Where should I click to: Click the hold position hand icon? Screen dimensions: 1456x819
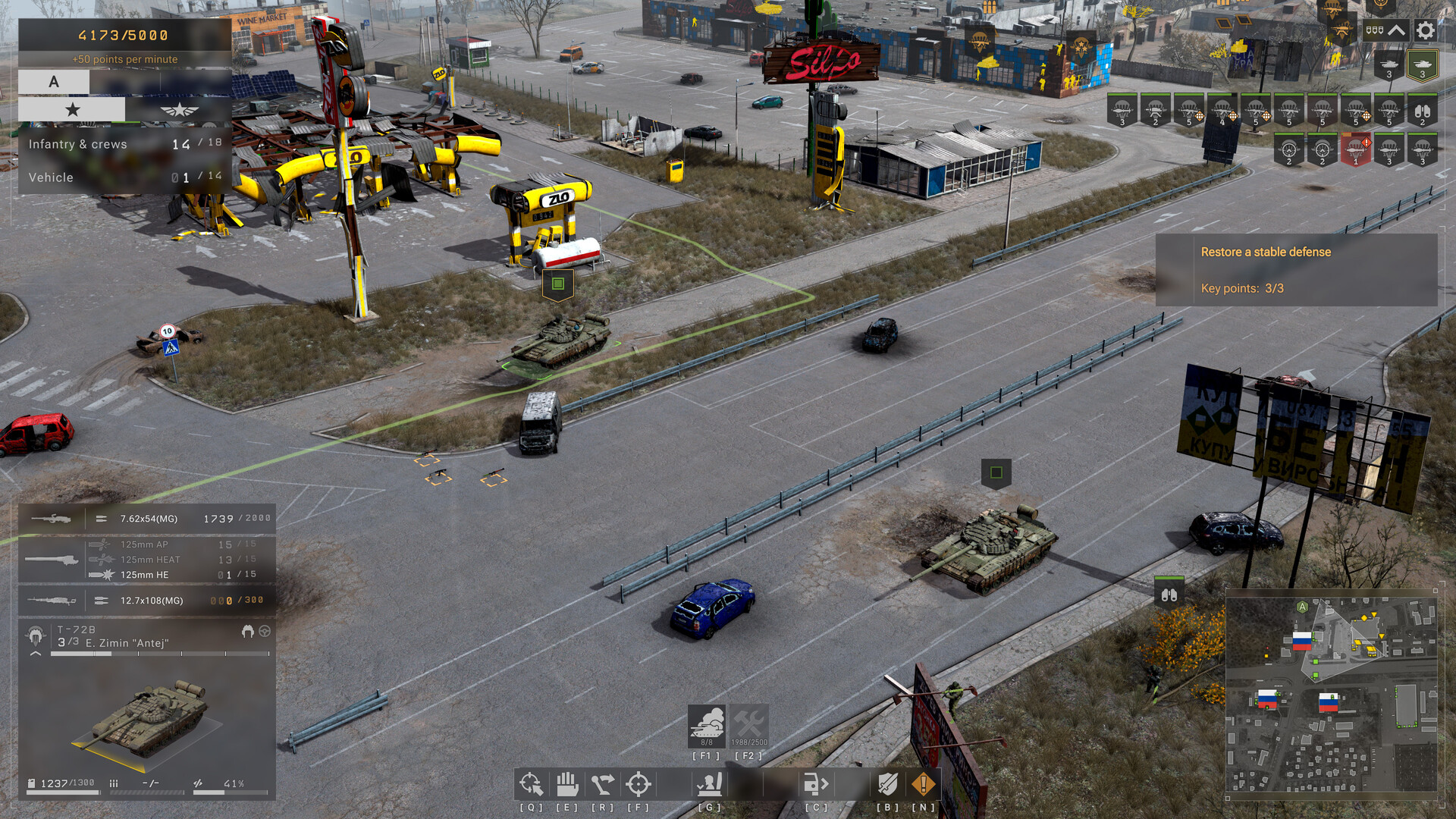tap(567, 783)
